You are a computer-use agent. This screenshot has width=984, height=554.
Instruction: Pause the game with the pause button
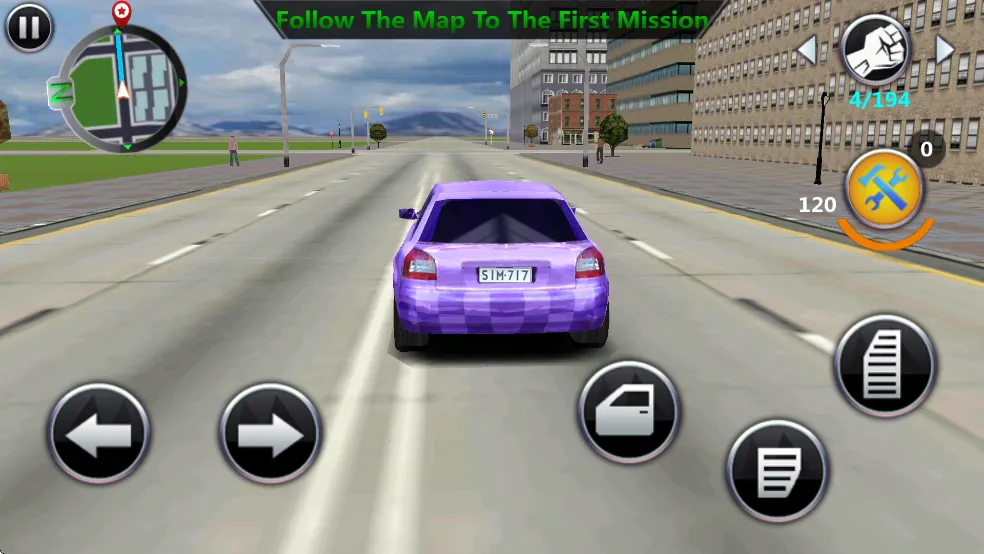(x=29, y=27)
